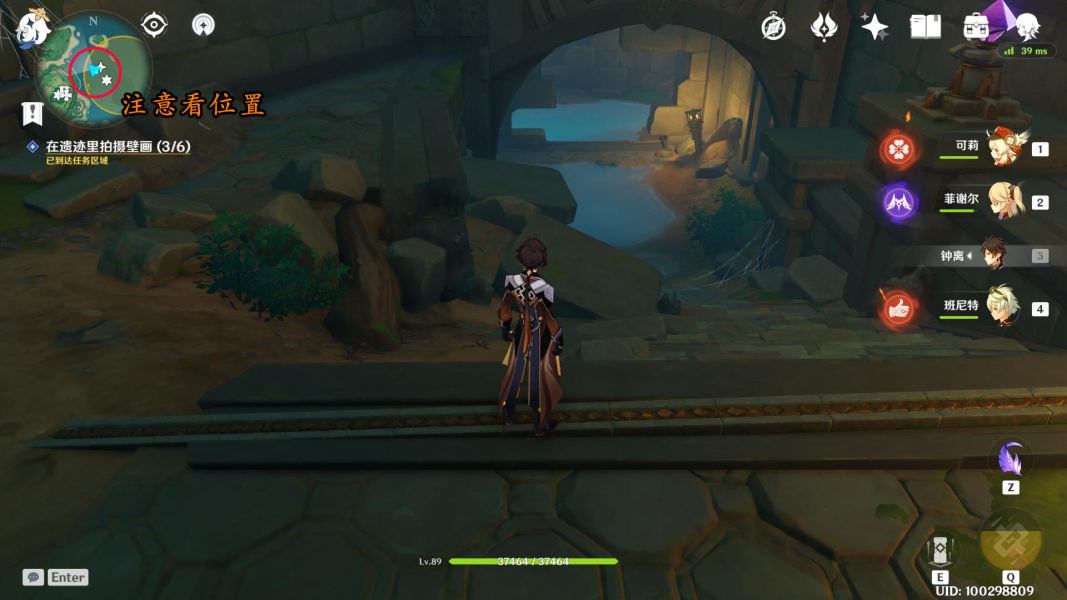Select active character 钟离 in party list
The width and height of the screenshot is (1067, 600).
click(x=994, y=255)
